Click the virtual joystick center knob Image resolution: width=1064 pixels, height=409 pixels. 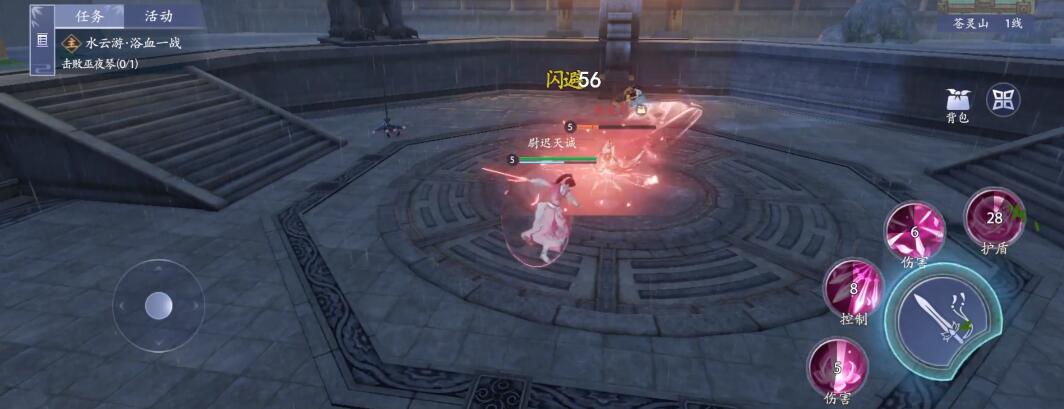click(x=159, y=305)
